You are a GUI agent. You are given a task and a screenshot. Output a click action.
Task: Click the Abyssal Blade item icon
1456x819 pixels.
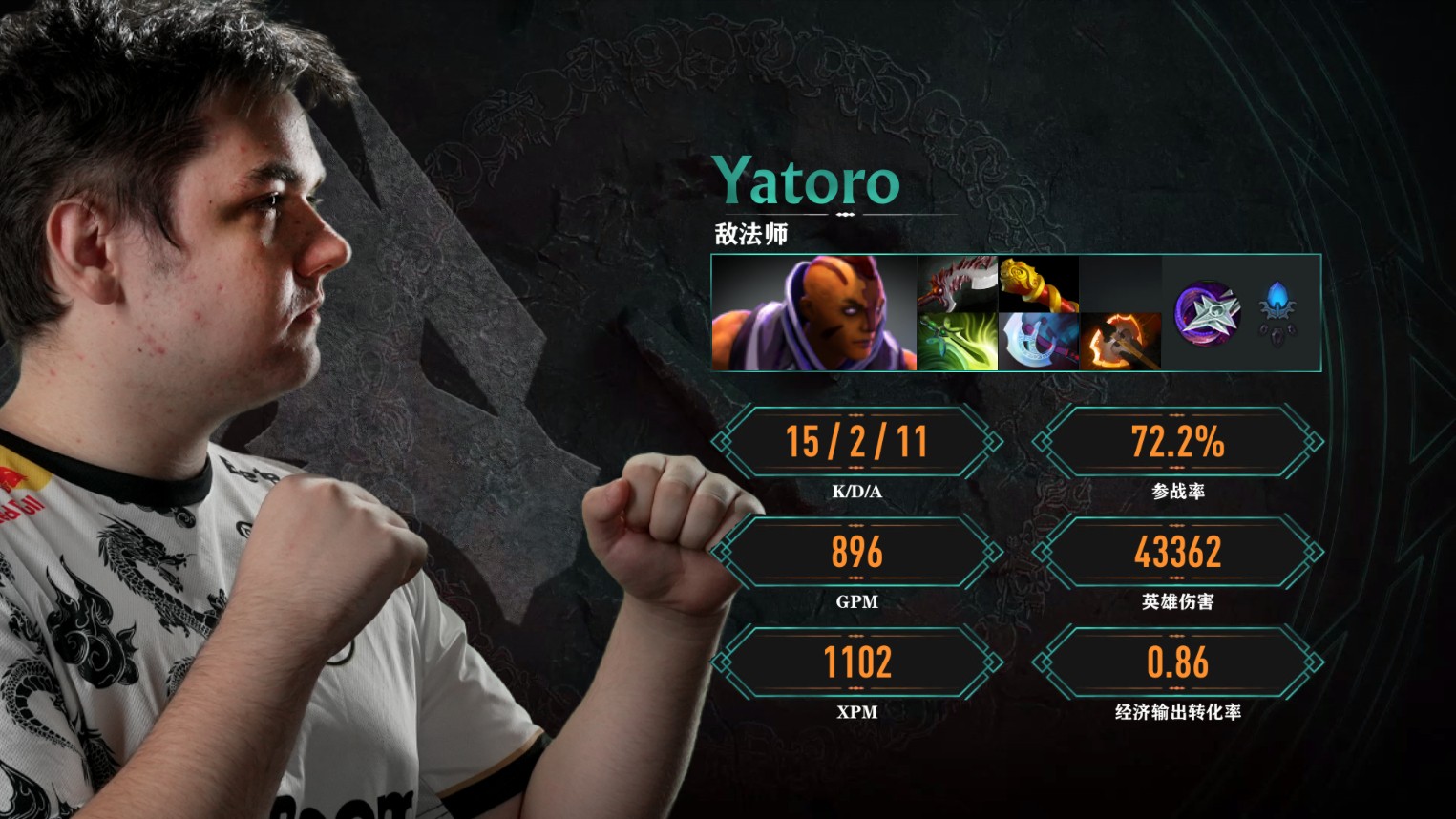(x=957, y=283)
